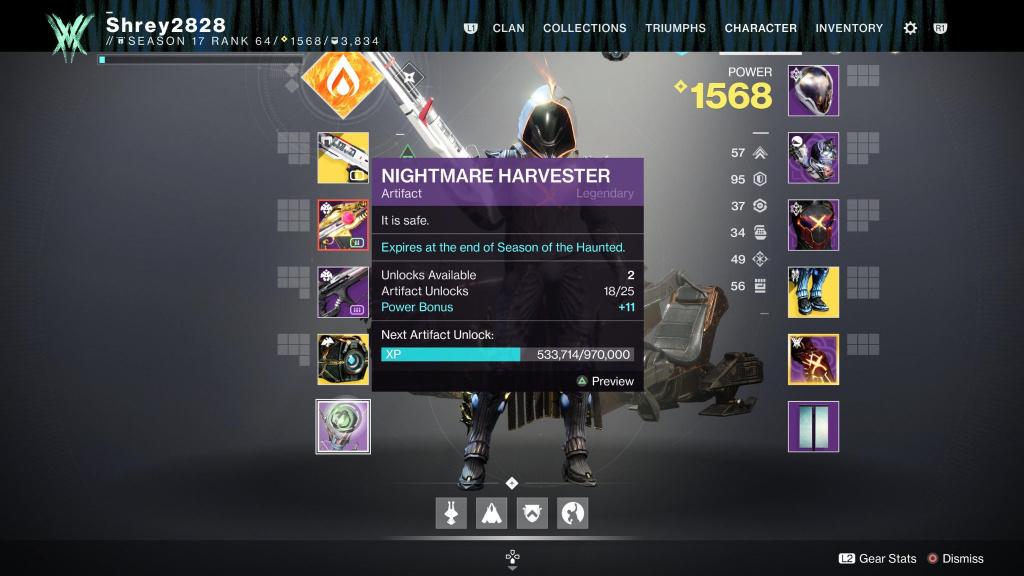The width and height of the screenshot is (1024, 576).
Task: Inspect the chest armor with orange X
Action: coord(813,225)
